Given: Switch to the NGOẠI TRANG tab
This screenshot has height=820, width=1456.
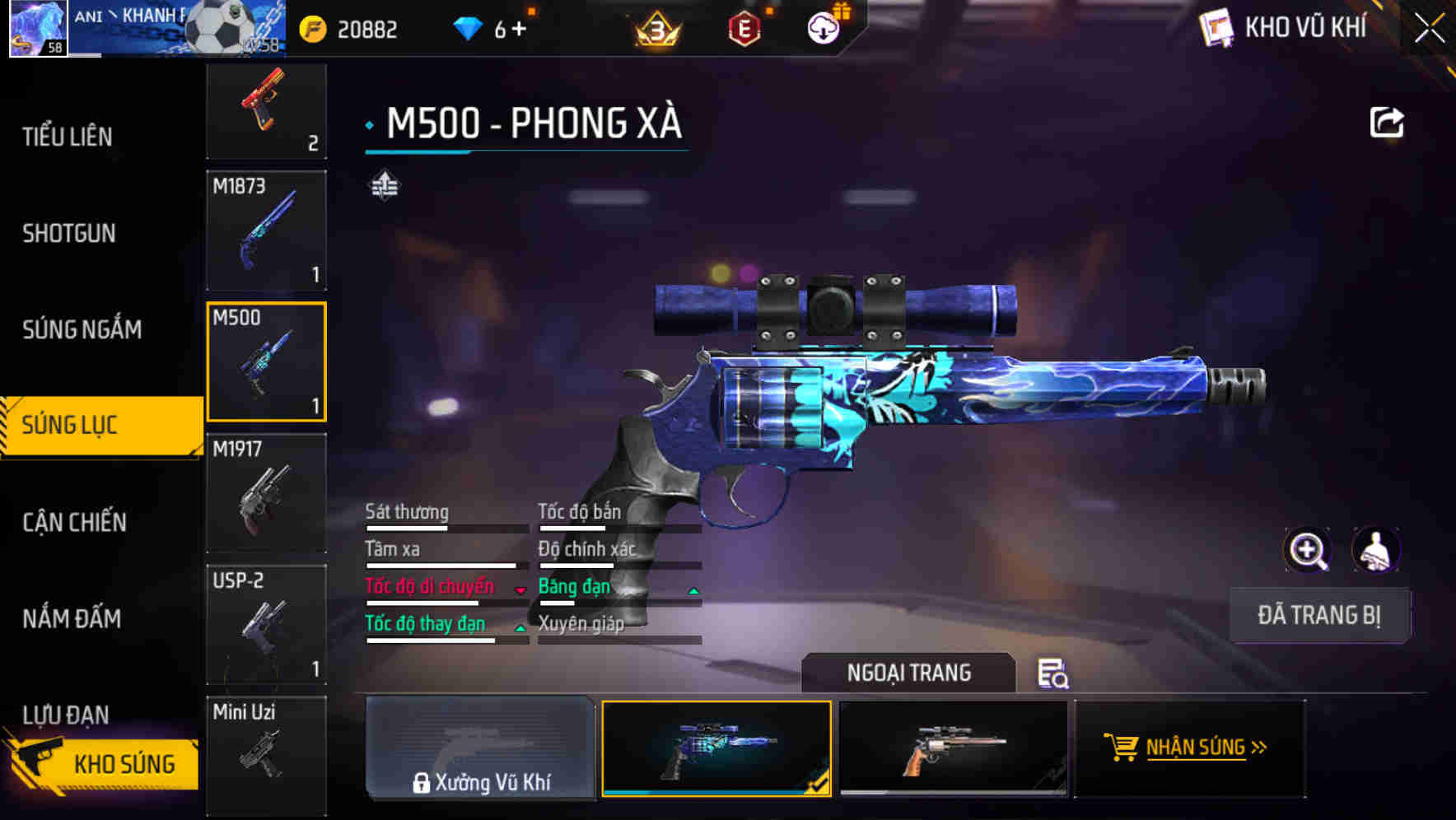Looking at the screenshot, I should (909, 673).
